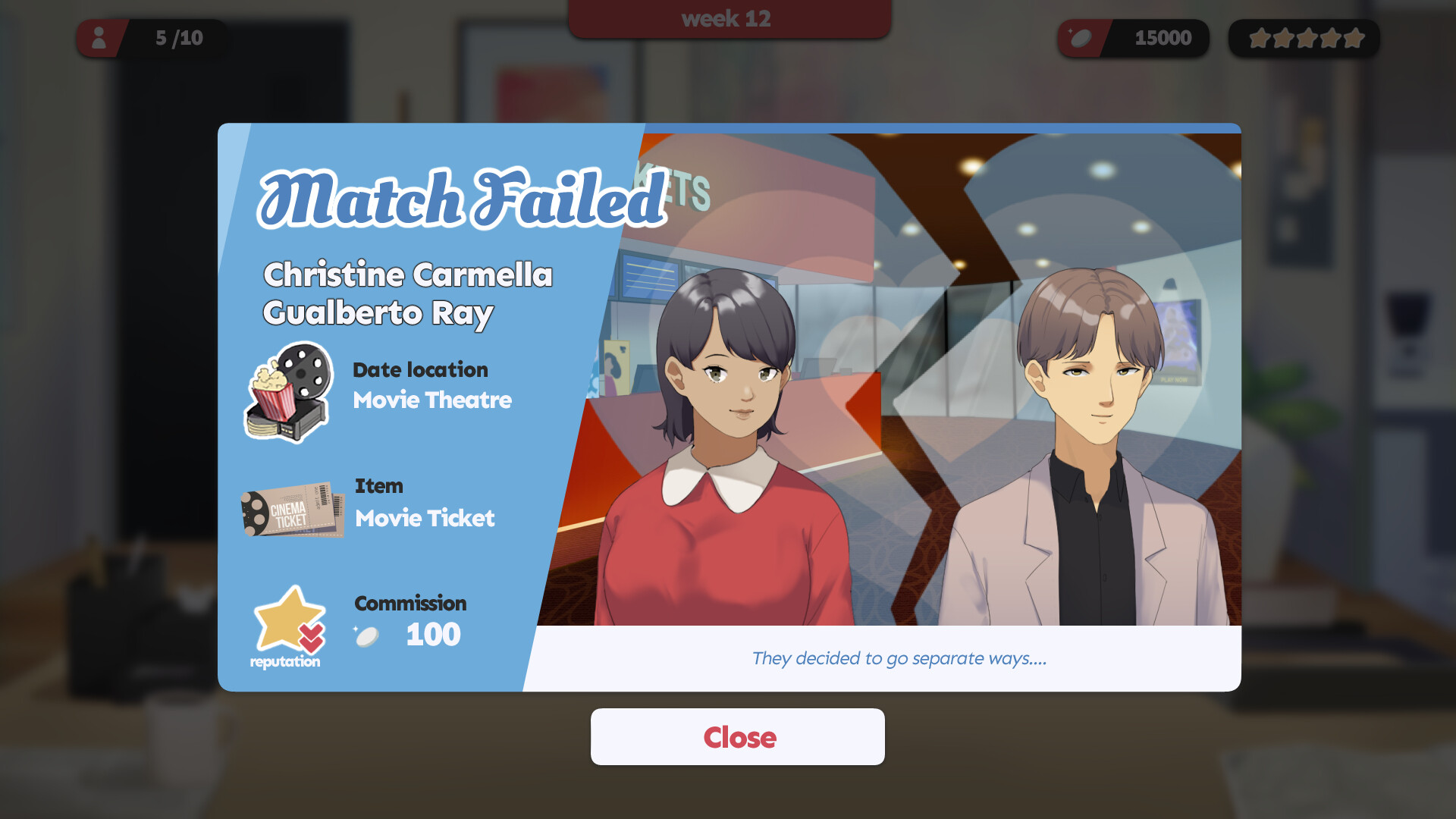Toggle the fourth star in the rating row
This screenshot has width=1456, height=819.
pos(1330,36)
